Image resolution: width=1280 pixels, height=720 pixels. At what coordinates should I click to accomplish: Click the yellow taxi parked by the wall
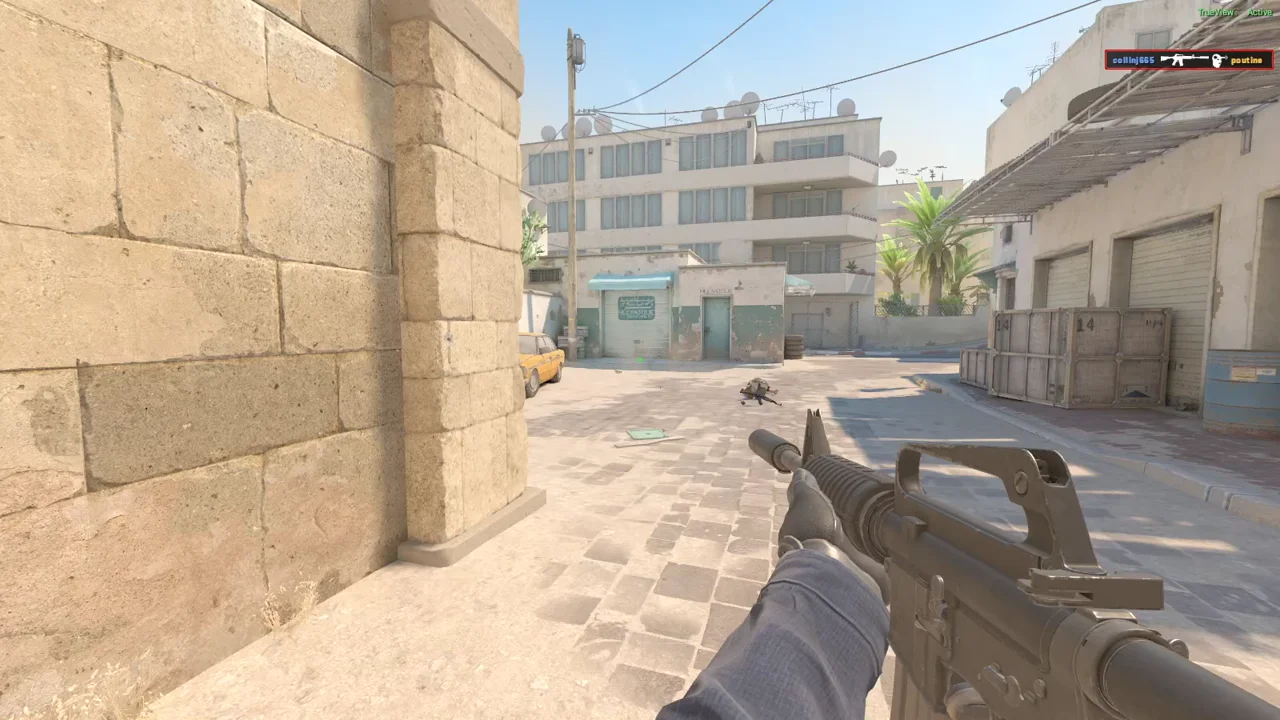(542, 360)
